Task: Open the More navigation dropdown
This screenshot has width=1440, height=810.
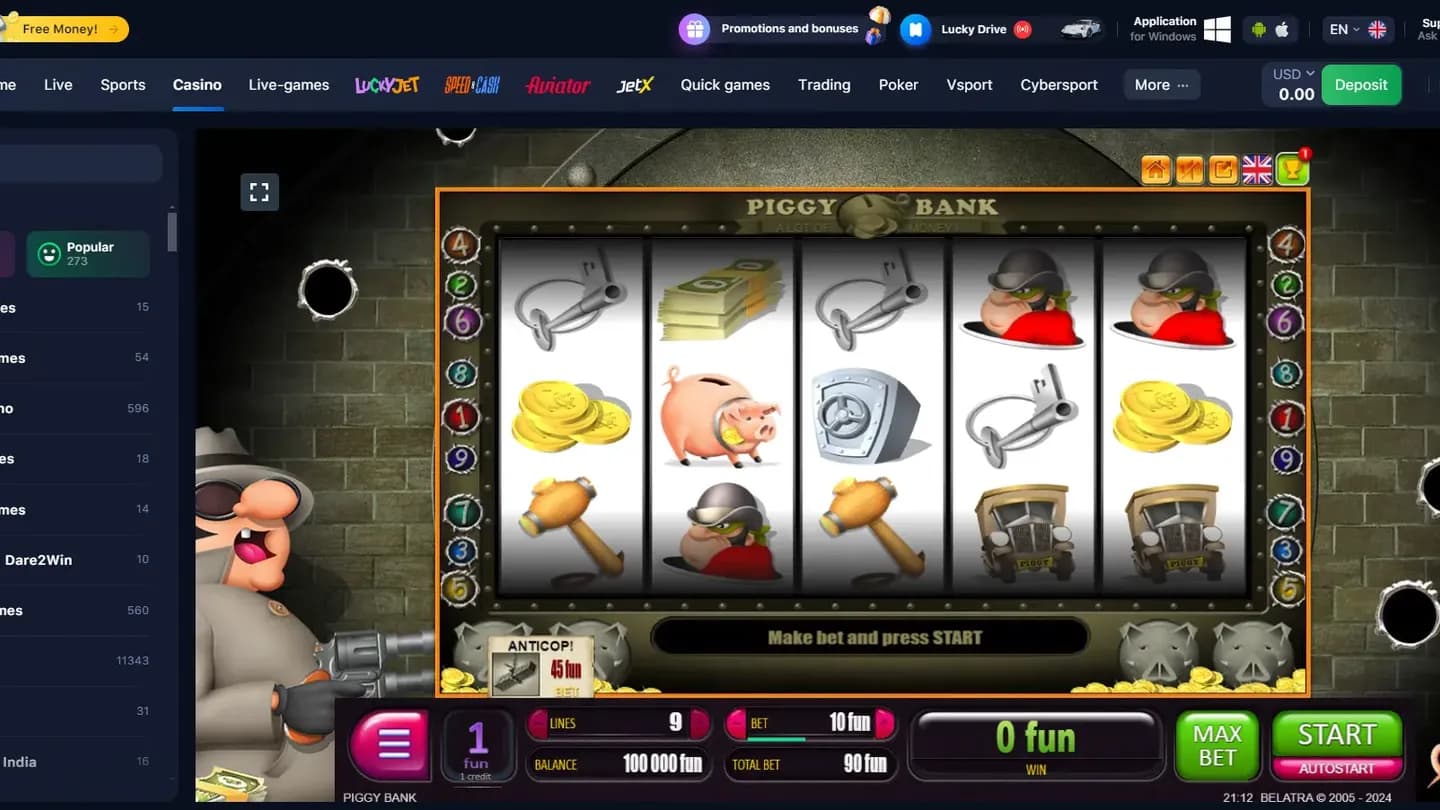Action: coord(1160,85)
